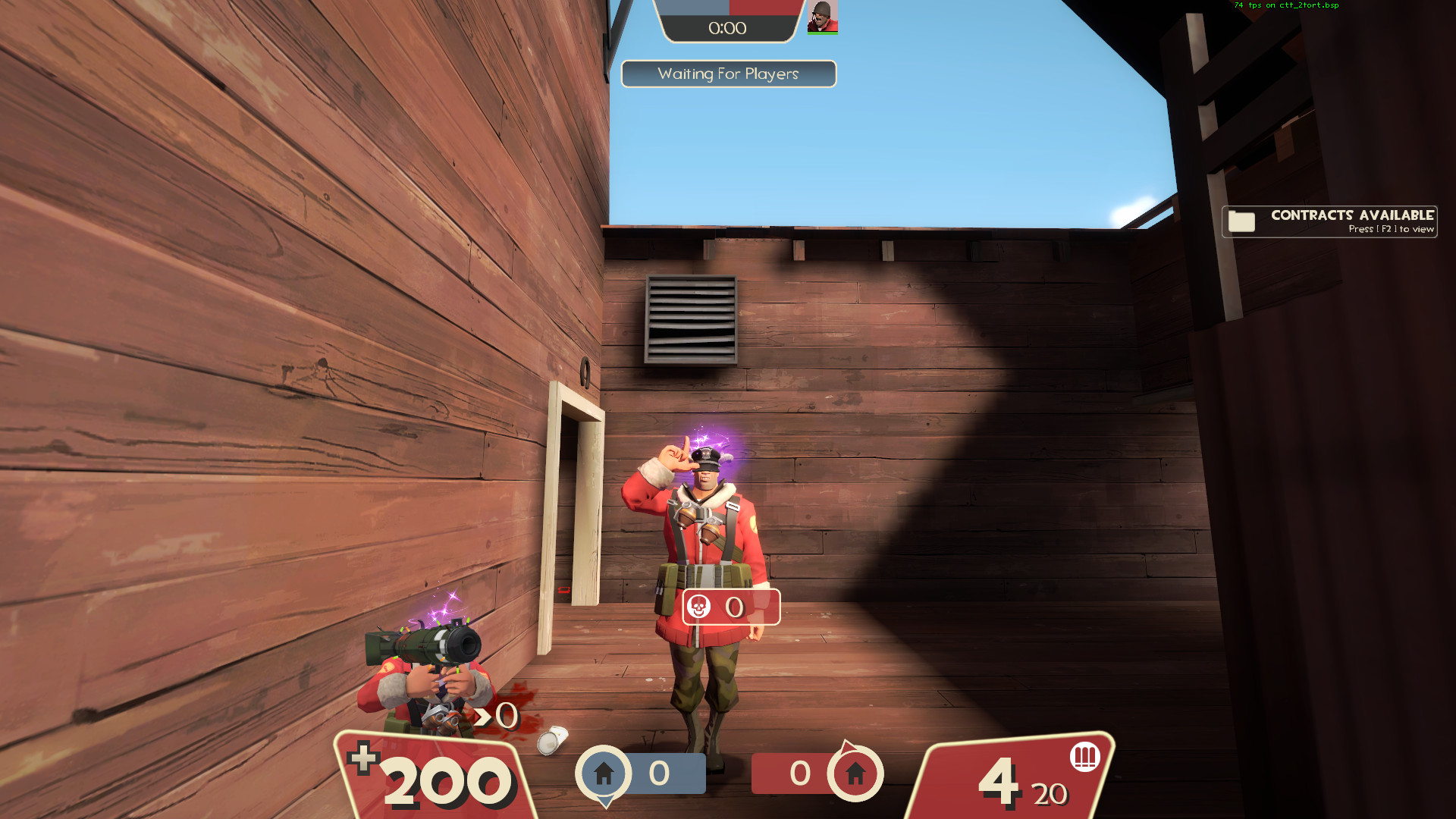Screen dimensions: 1456x819
Task: Click the red team capture point house icon
Action: pos(856,773)
